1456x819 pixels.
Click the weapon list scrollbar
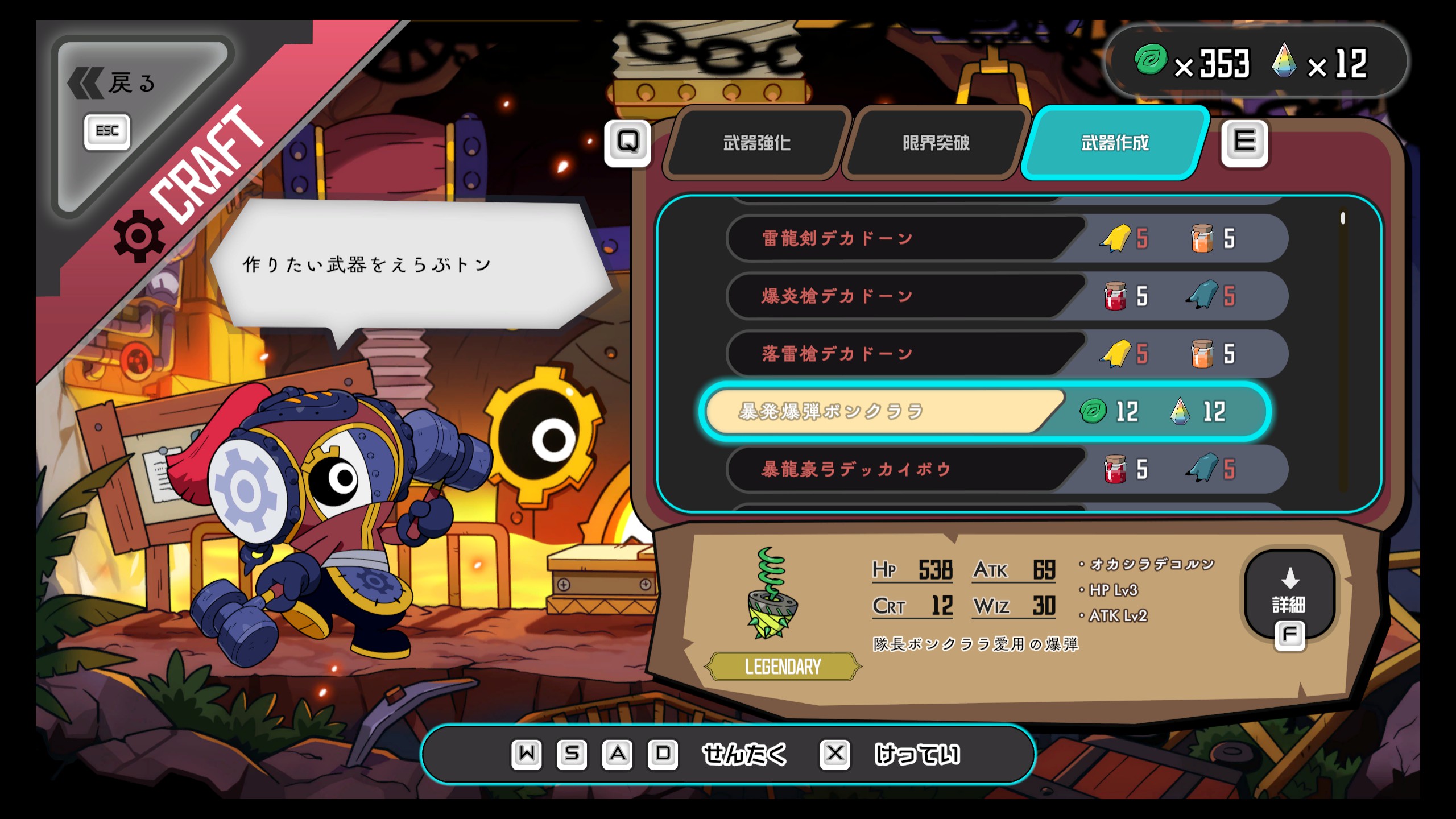pos(1343,218)
